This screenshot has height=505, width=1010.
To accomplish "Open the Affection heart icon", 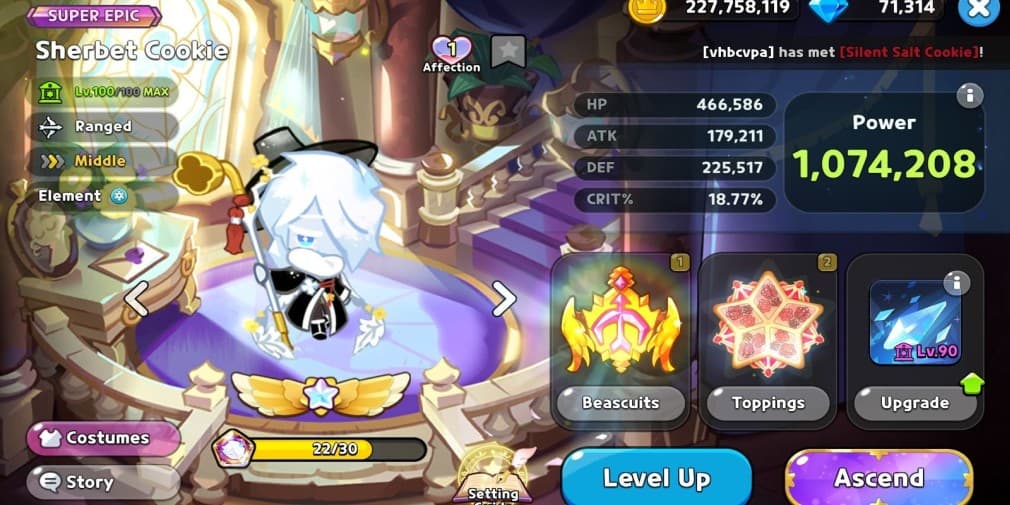I will (x=451, y=51).
